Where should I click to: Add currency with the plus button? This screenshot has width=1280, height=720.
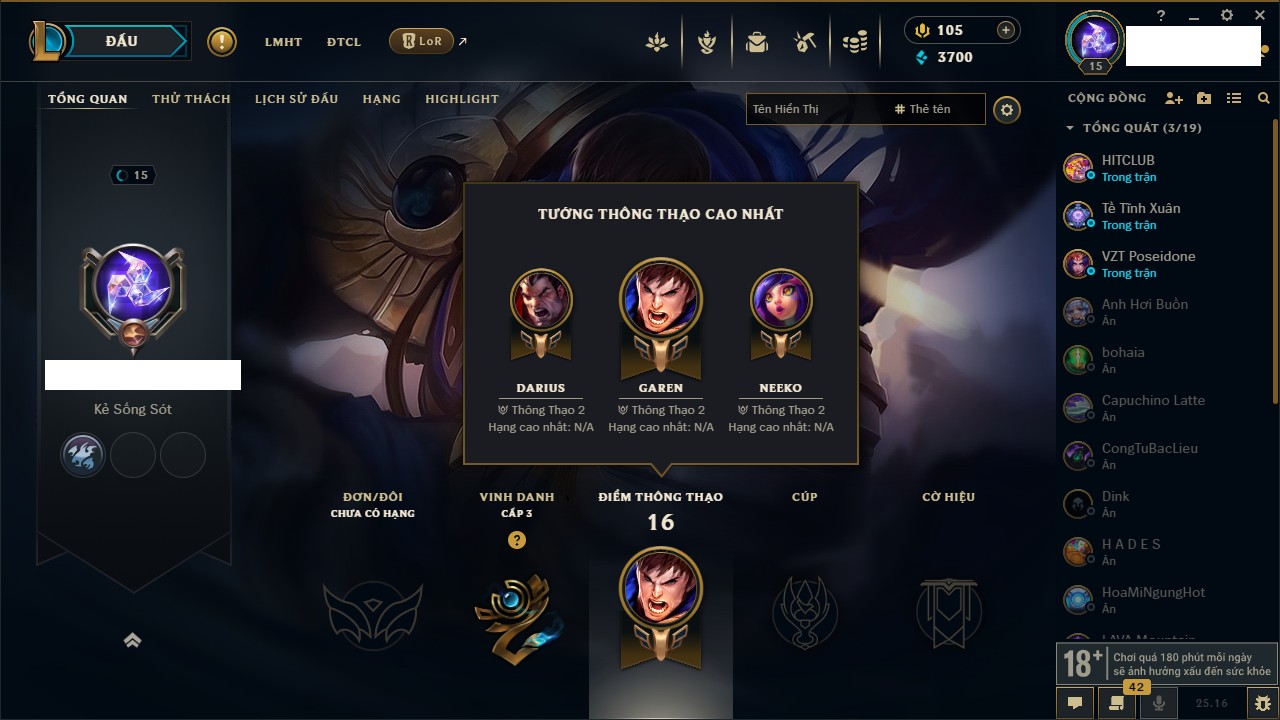1006,30
